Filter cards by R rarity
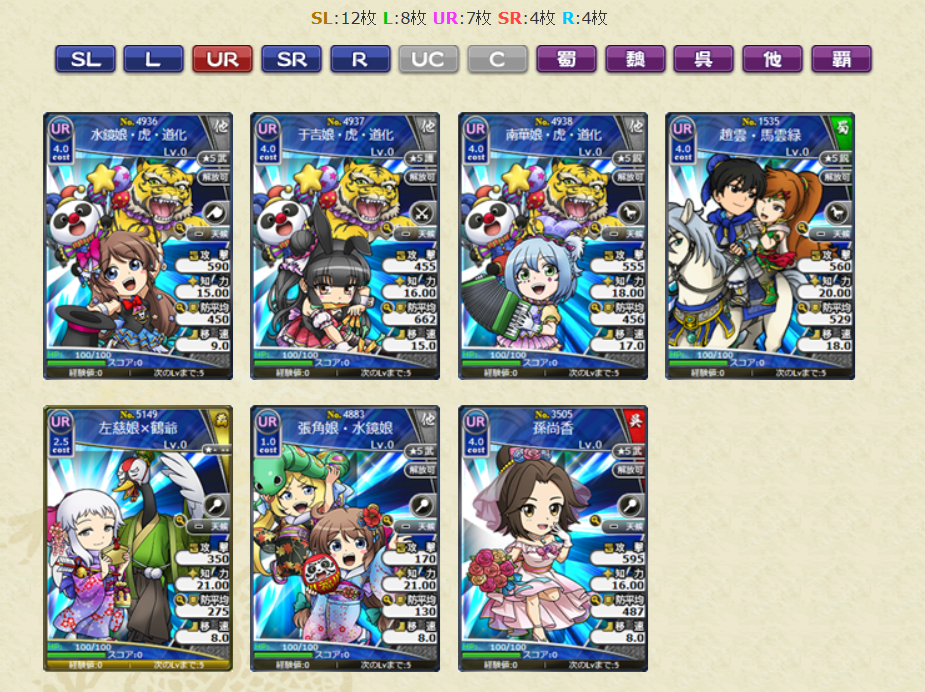Viewport: 925px width, 692px height. [x=360, y=59]
